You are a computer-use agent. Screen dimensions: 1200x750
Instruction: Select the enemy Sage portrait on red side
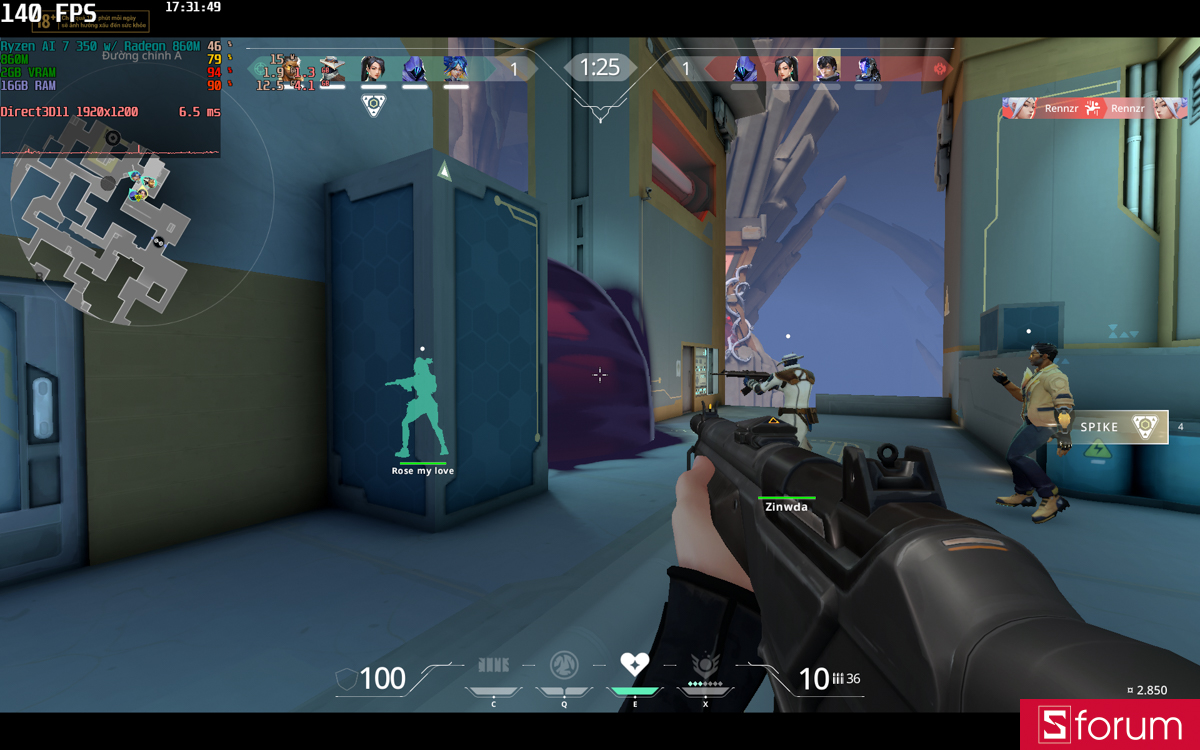pyautogui.click(x=785, y=69)
